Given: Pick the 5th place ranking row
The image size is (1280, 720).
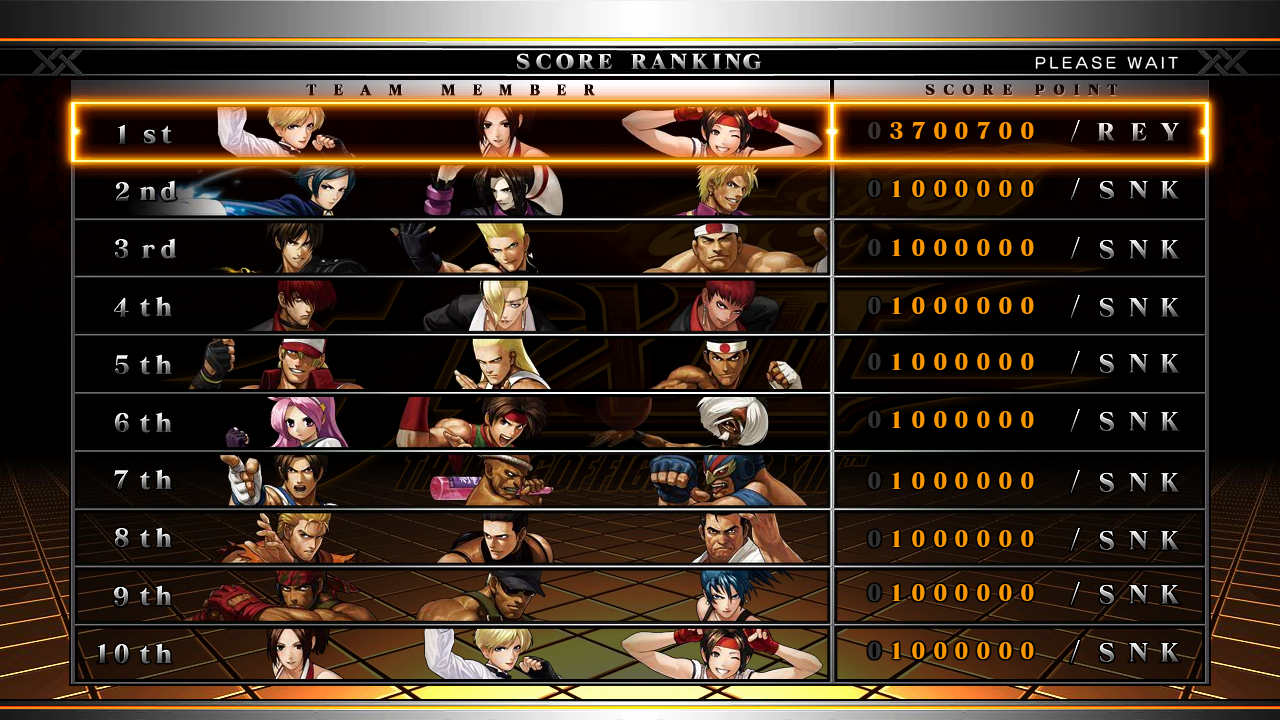Looking at the screenshot, I should pos(640,363).
